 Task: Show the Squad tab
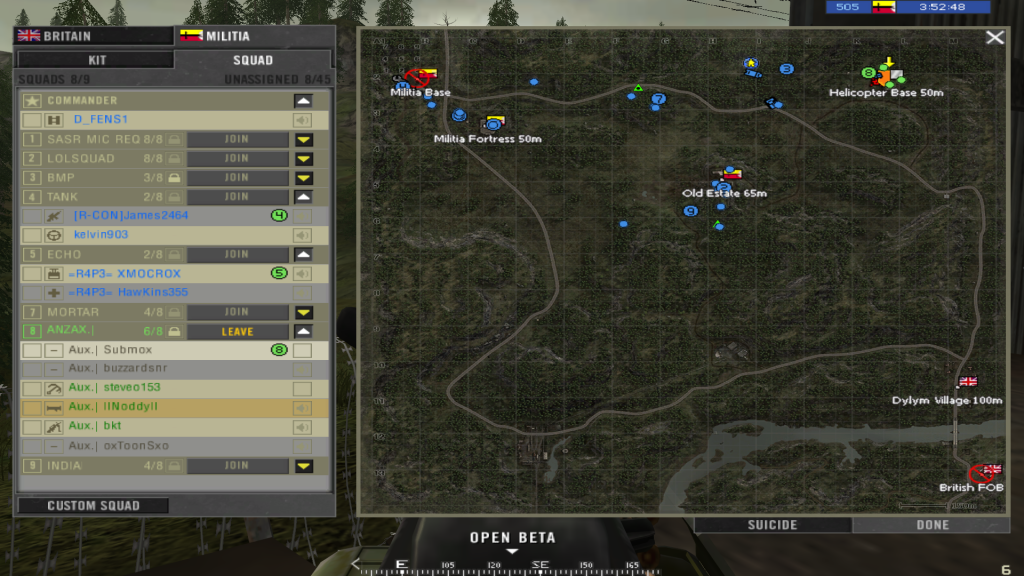(252, 60)
